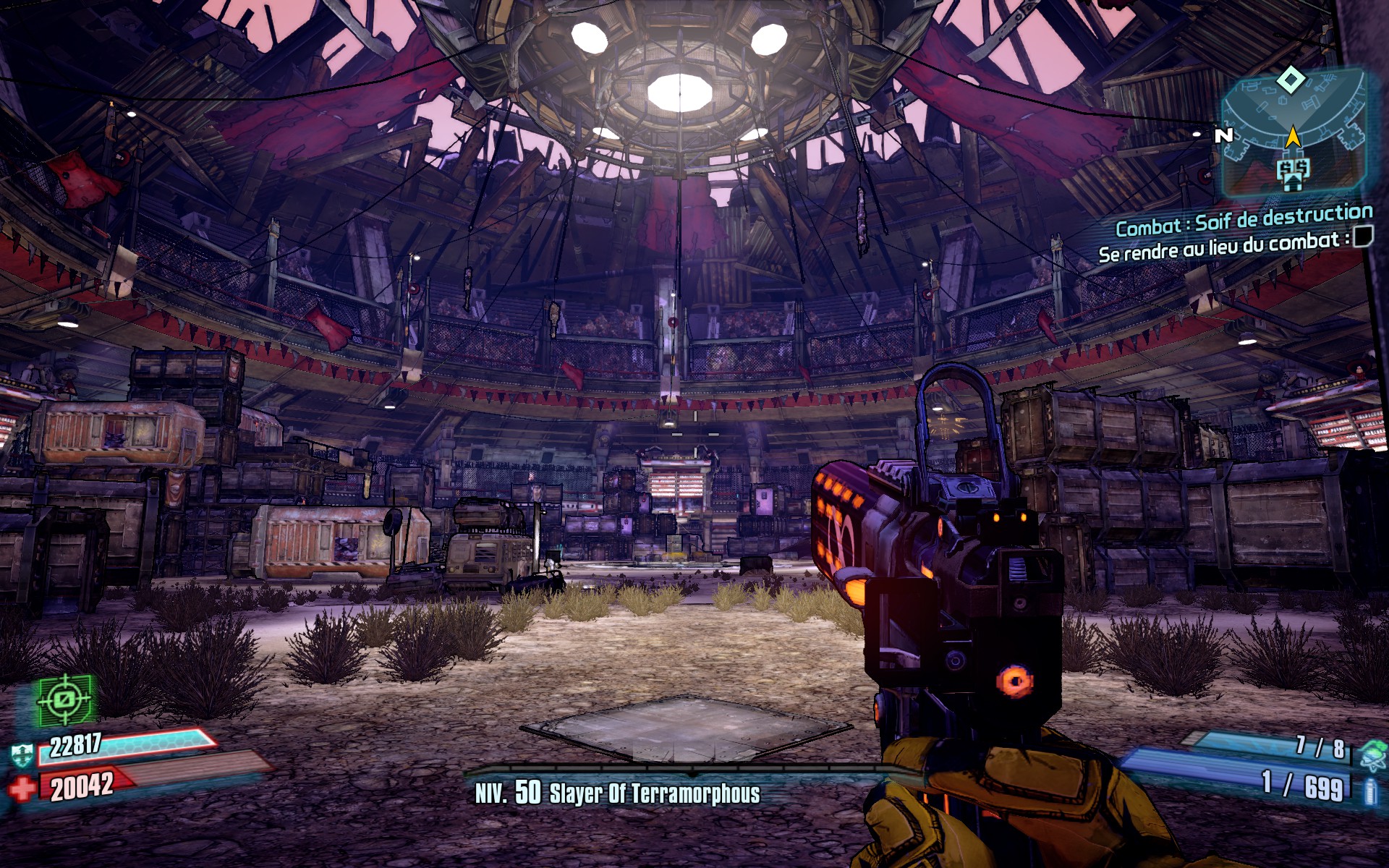Open the Soif de destruction quest tracker
Screen dimensions: 1389x868
(1244, 220)
